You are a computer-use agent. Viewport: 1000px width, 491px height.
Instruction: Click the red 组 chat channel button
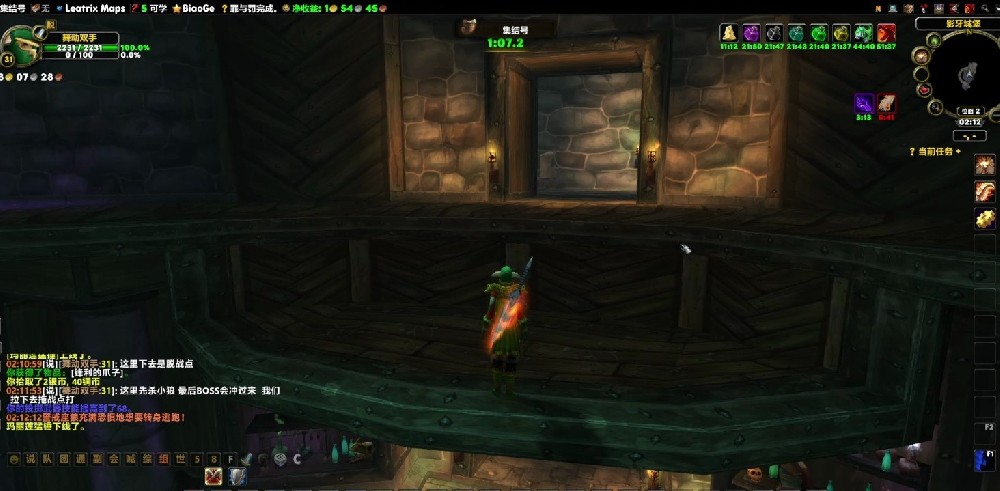(x=162, y=459)
